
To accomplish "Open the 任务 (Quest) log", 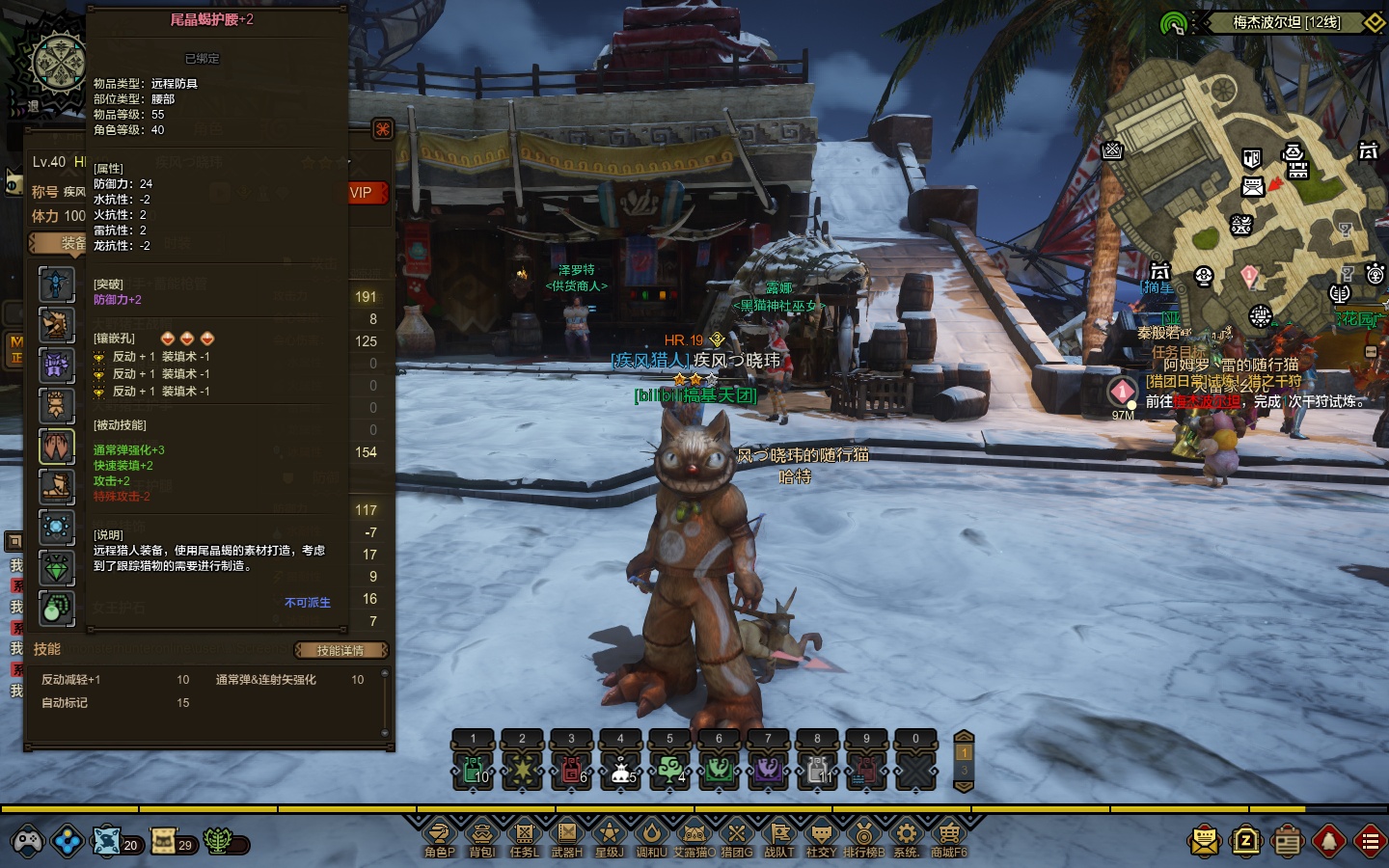I will (525, 835).
